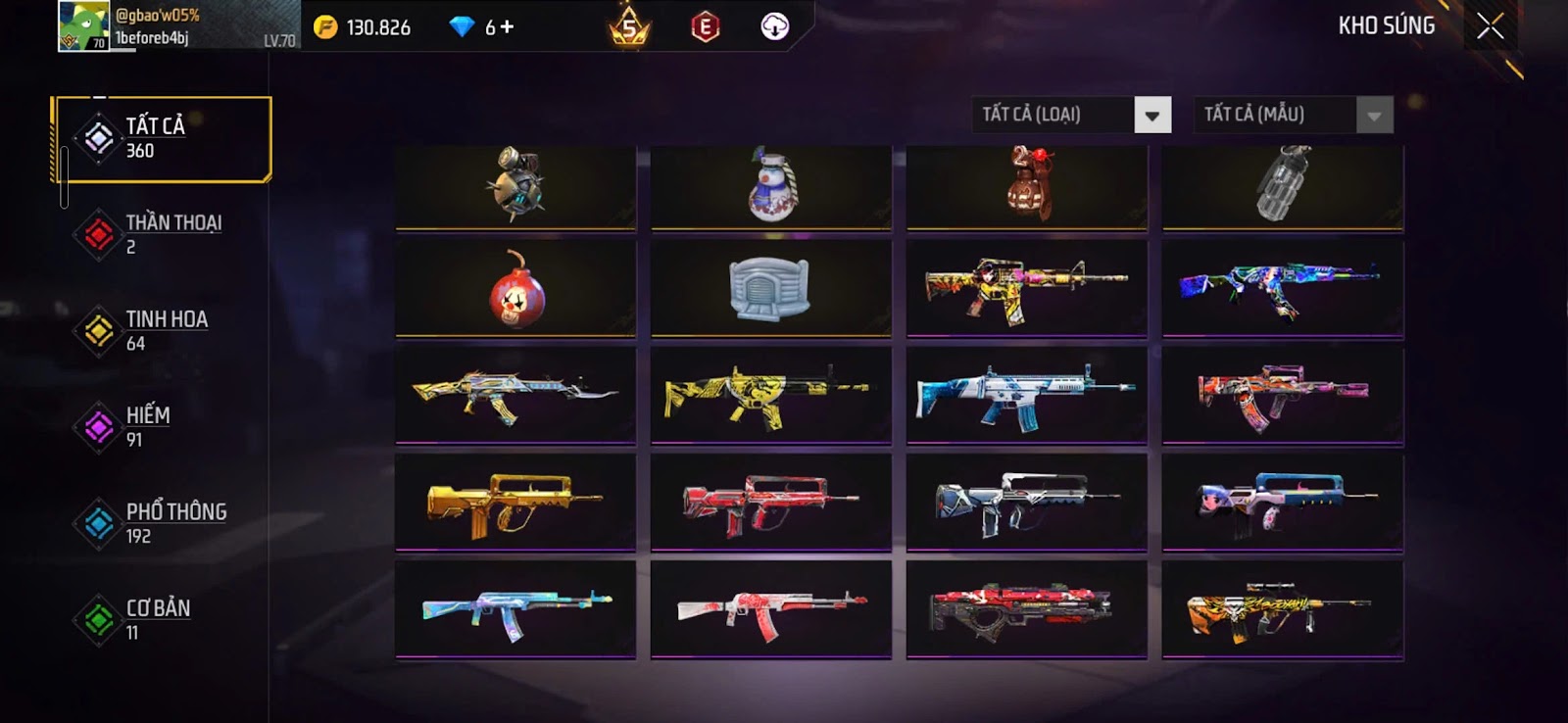1568x723 pixels.
Task: Choose the Cơ Bản rarity tab
Action: click(x=163, y=619)
